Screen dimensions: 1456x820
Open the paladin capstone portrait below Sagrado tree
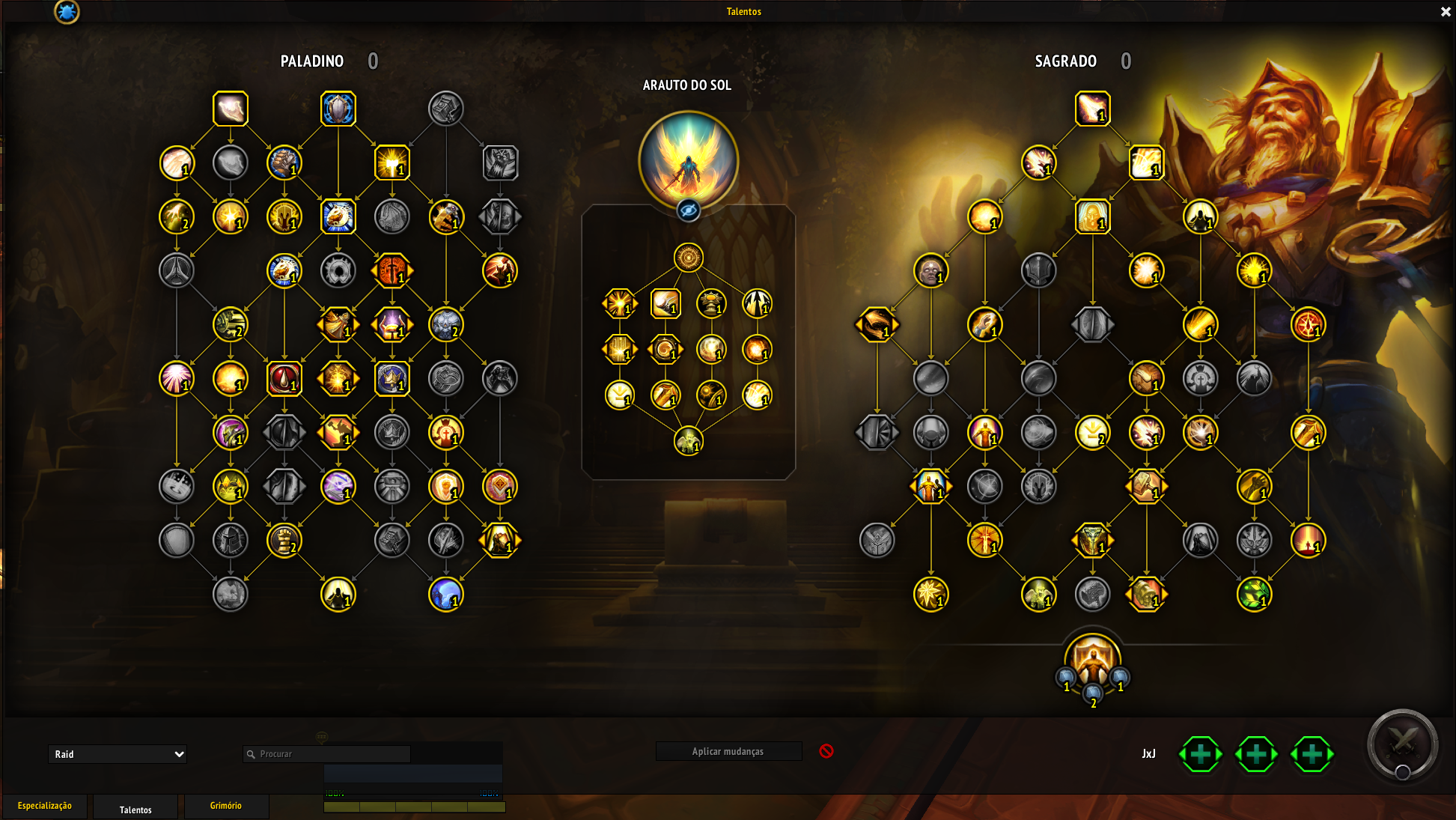point(1092,660)
